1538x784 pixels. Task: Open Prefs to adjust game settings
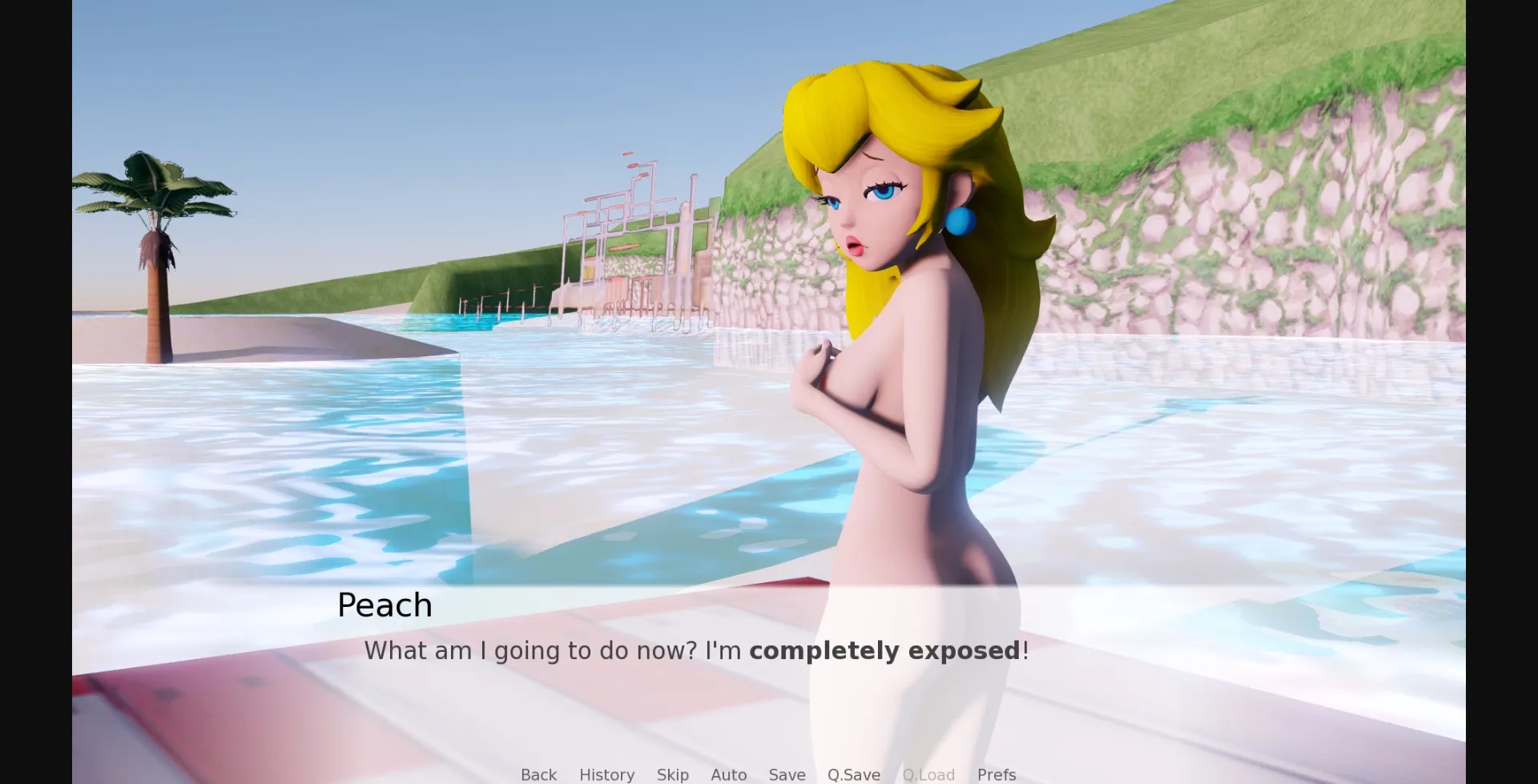[x=996, y=774]
